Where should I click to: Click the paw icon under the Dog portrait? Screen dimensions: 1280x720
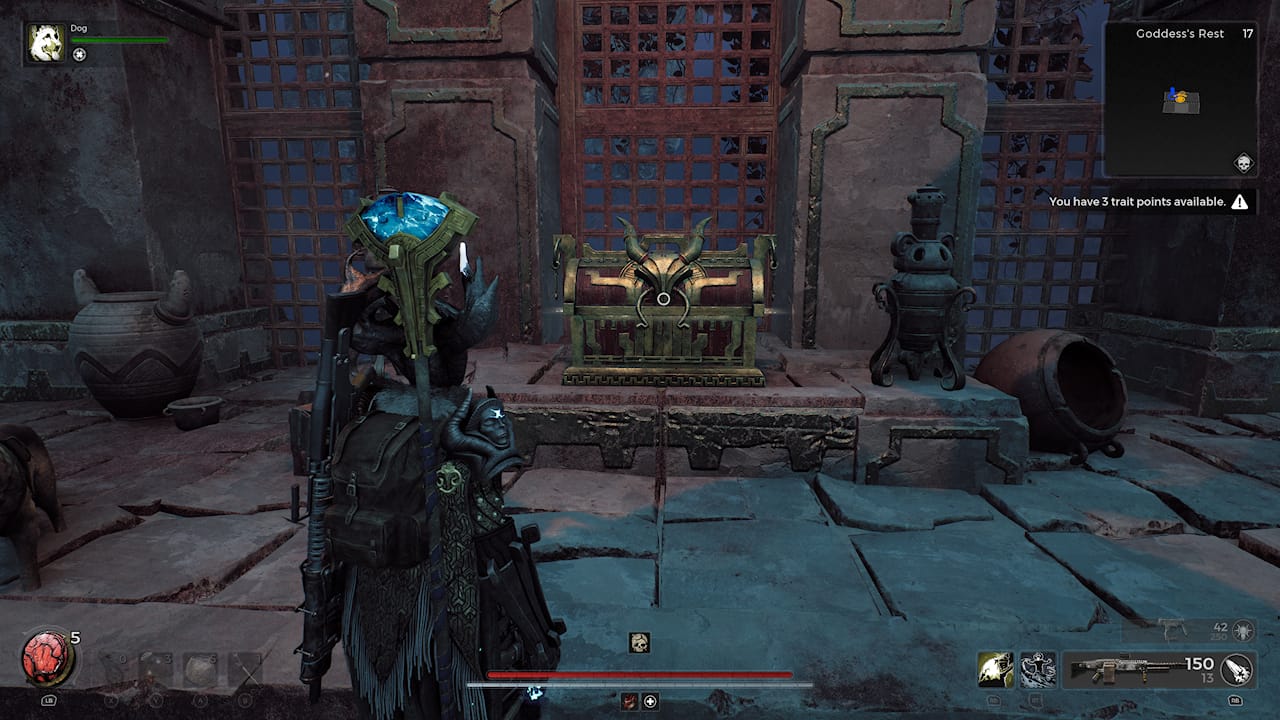click(x=80, y=54)
